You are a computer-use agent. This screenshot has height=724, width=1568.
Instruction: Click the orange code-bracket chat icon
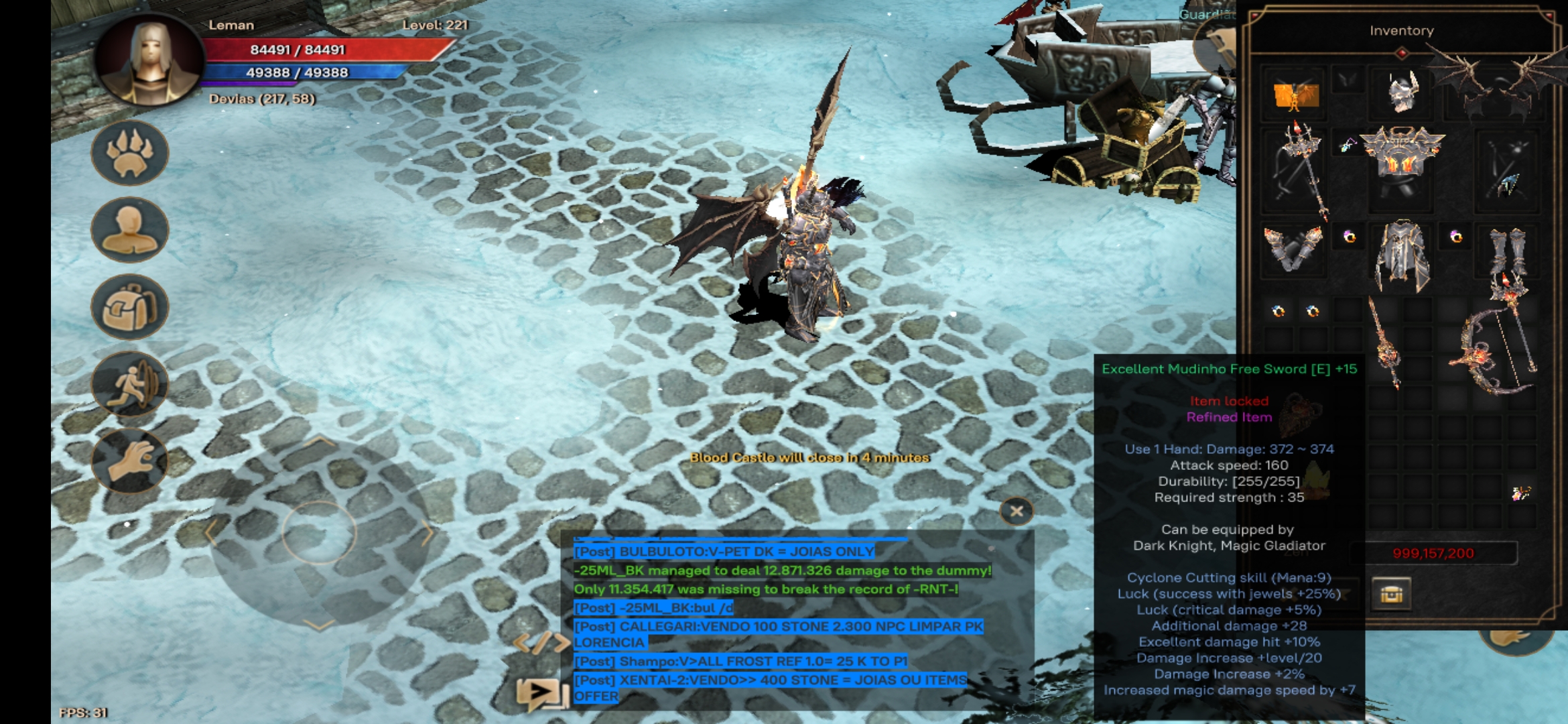(x=540, y=642)
